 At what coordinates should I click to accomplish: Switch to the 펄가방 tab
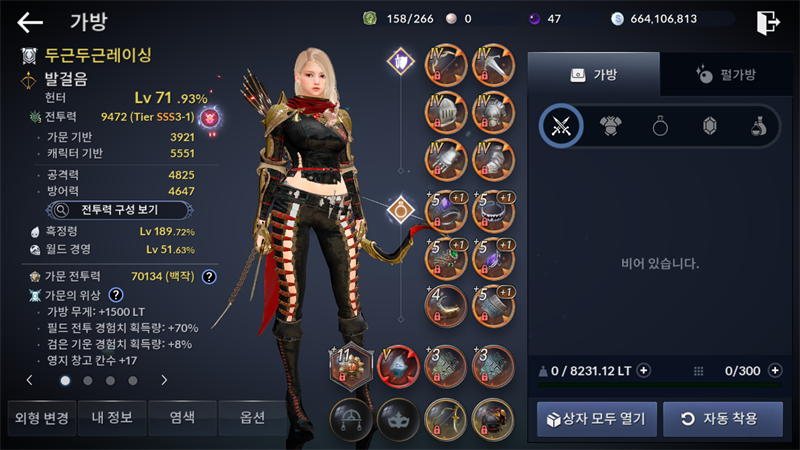725,74
